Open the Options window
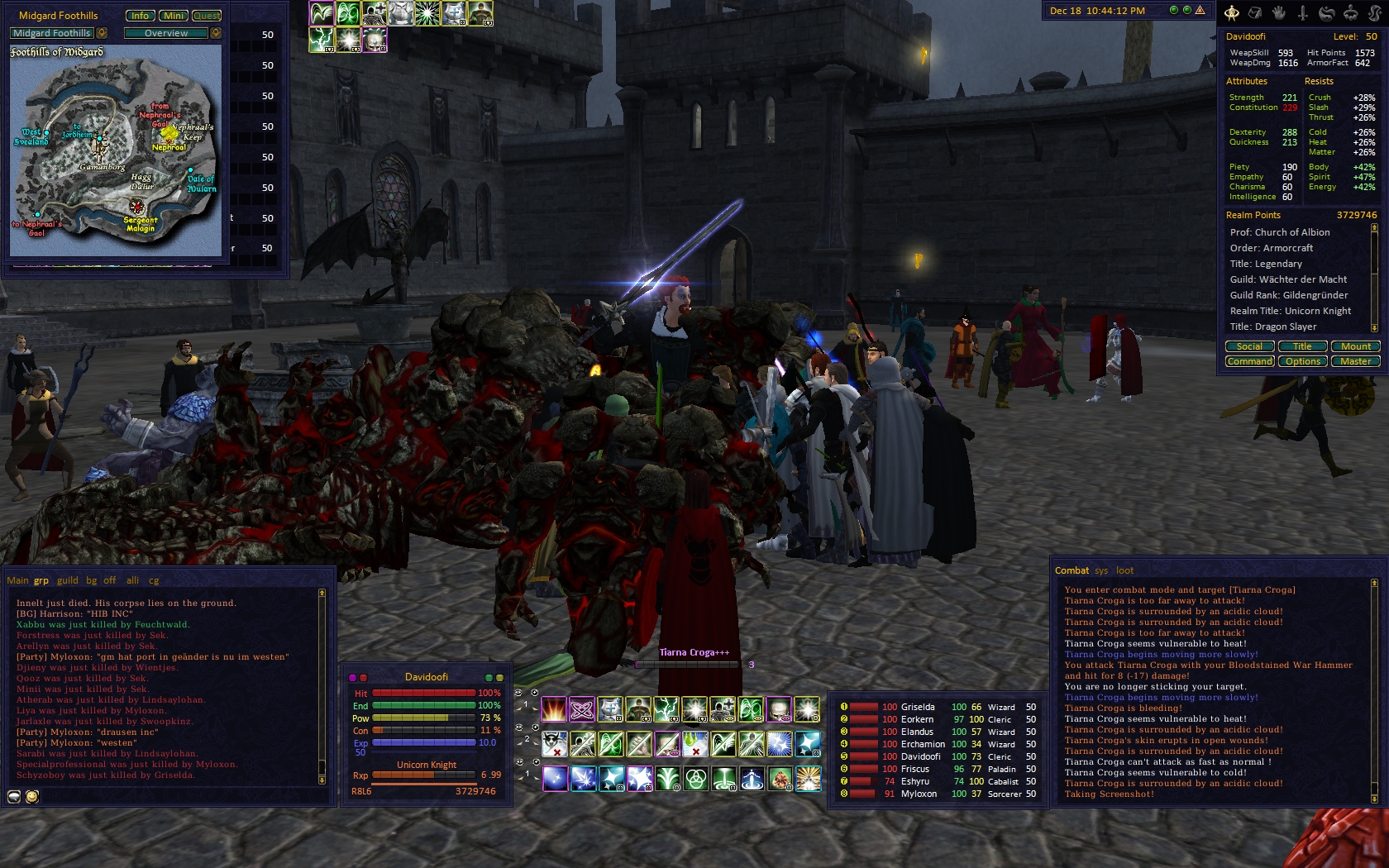 (x=1302, y=361)
